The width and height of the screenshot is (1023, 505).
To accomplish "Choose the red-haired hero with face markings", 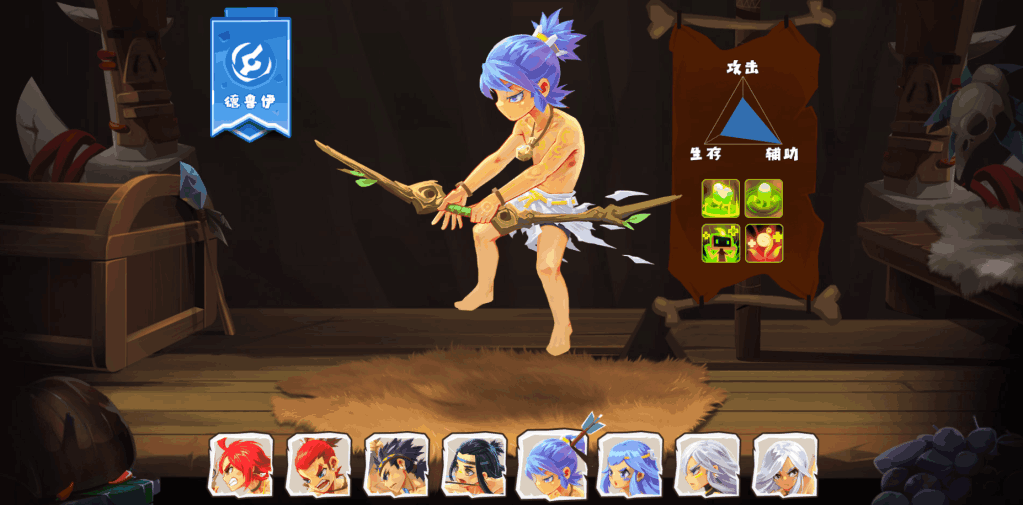I will [x=319, y=465].
